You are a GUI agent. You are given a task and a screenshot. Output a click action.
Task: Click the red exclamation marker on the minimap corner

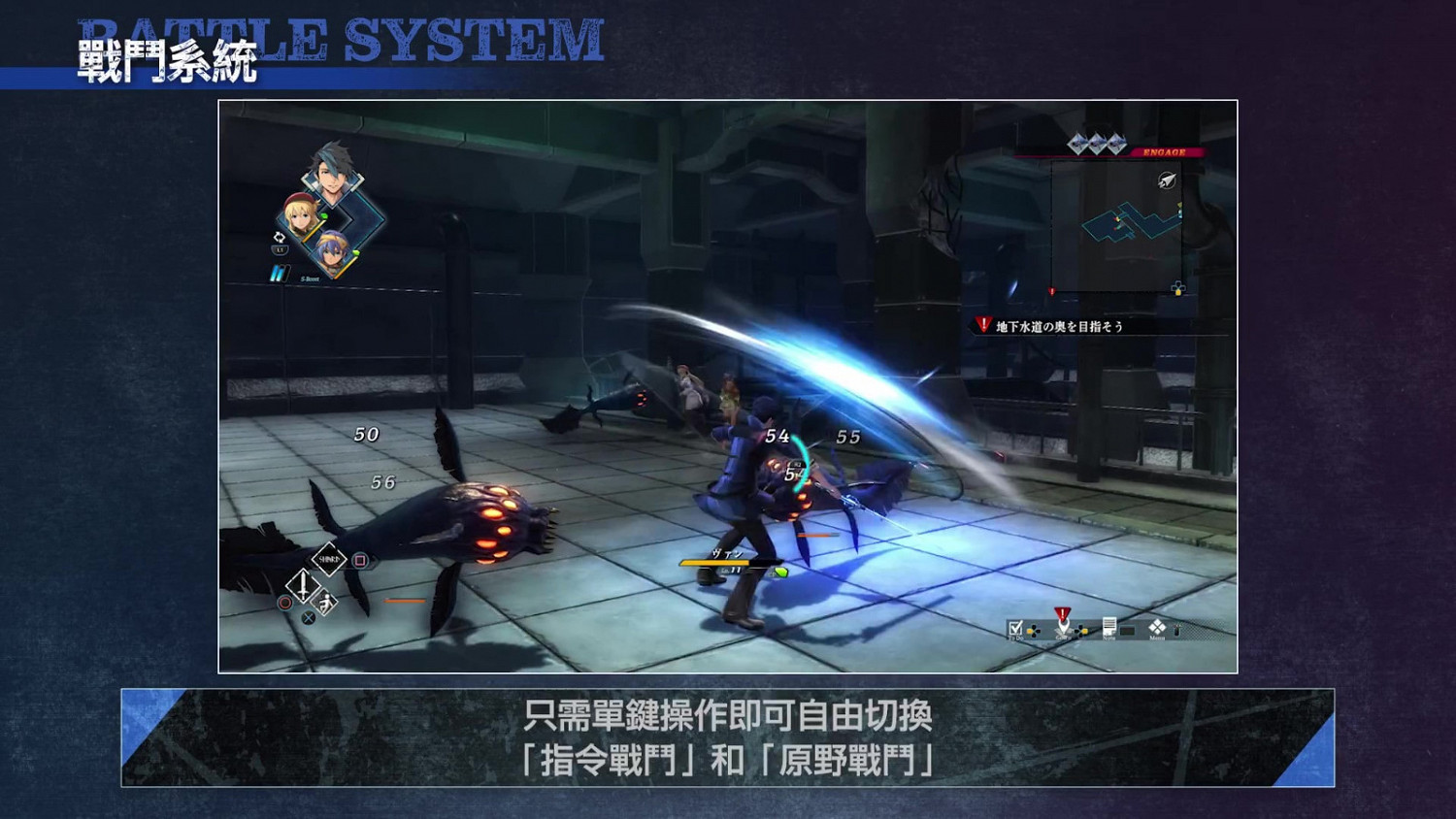[x=1051, y=290]
